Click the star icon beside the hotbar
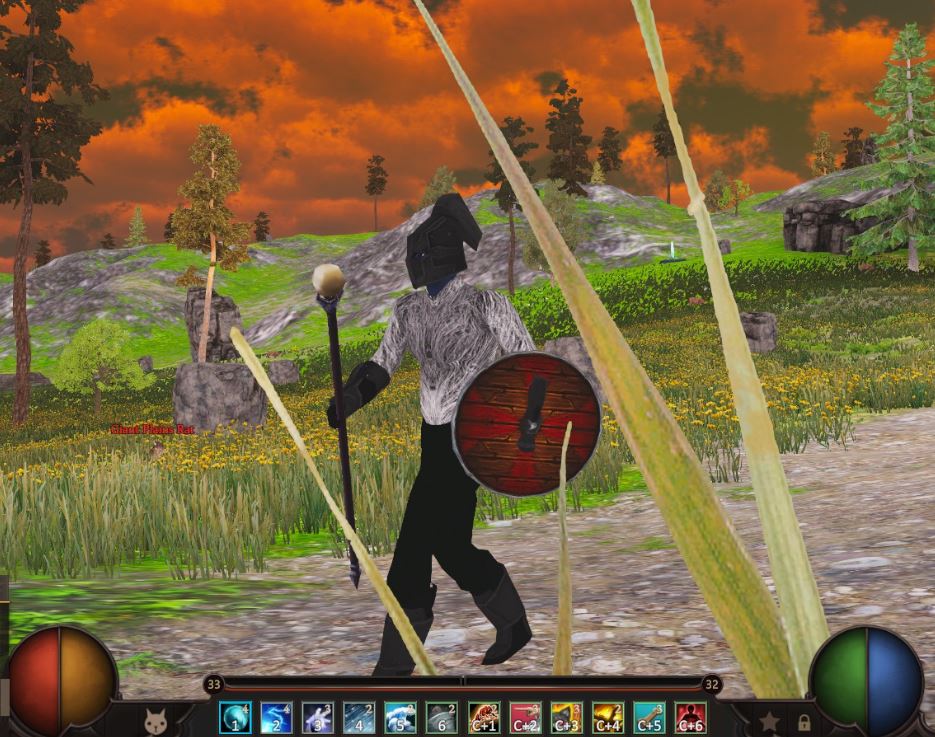The image size is (935, 737). [769, 720]
